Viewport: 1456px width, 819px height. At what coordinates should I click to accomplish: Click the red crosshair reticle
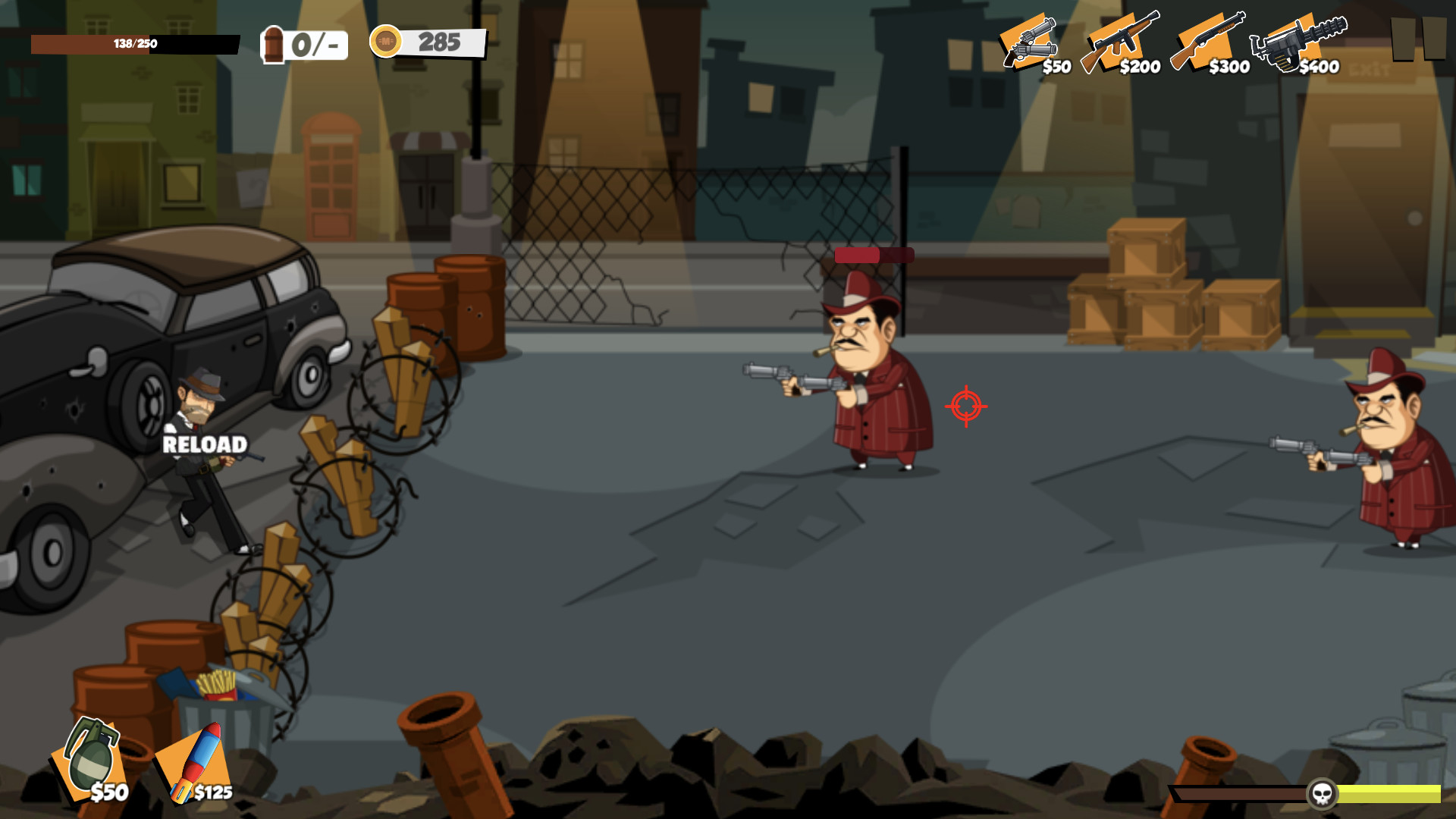coord(965,407)
